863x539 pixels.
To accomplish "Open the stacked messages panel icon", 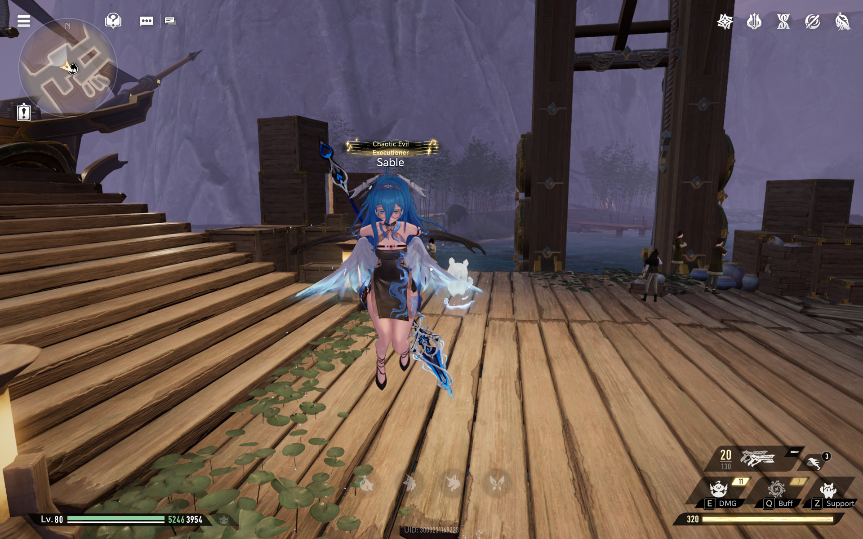I will coord(170,20).
